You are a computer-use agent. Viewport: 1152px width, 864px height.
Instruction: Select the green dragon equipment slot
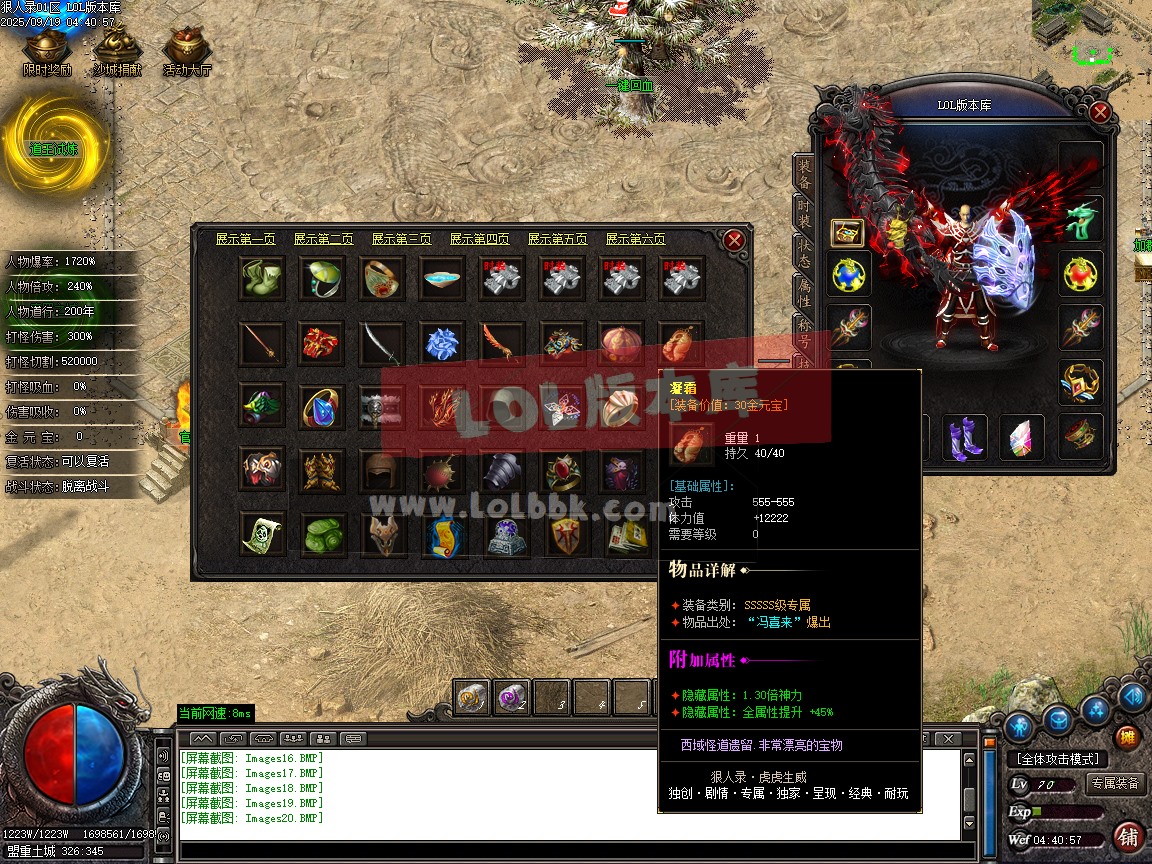click(x=1081, y=219)
